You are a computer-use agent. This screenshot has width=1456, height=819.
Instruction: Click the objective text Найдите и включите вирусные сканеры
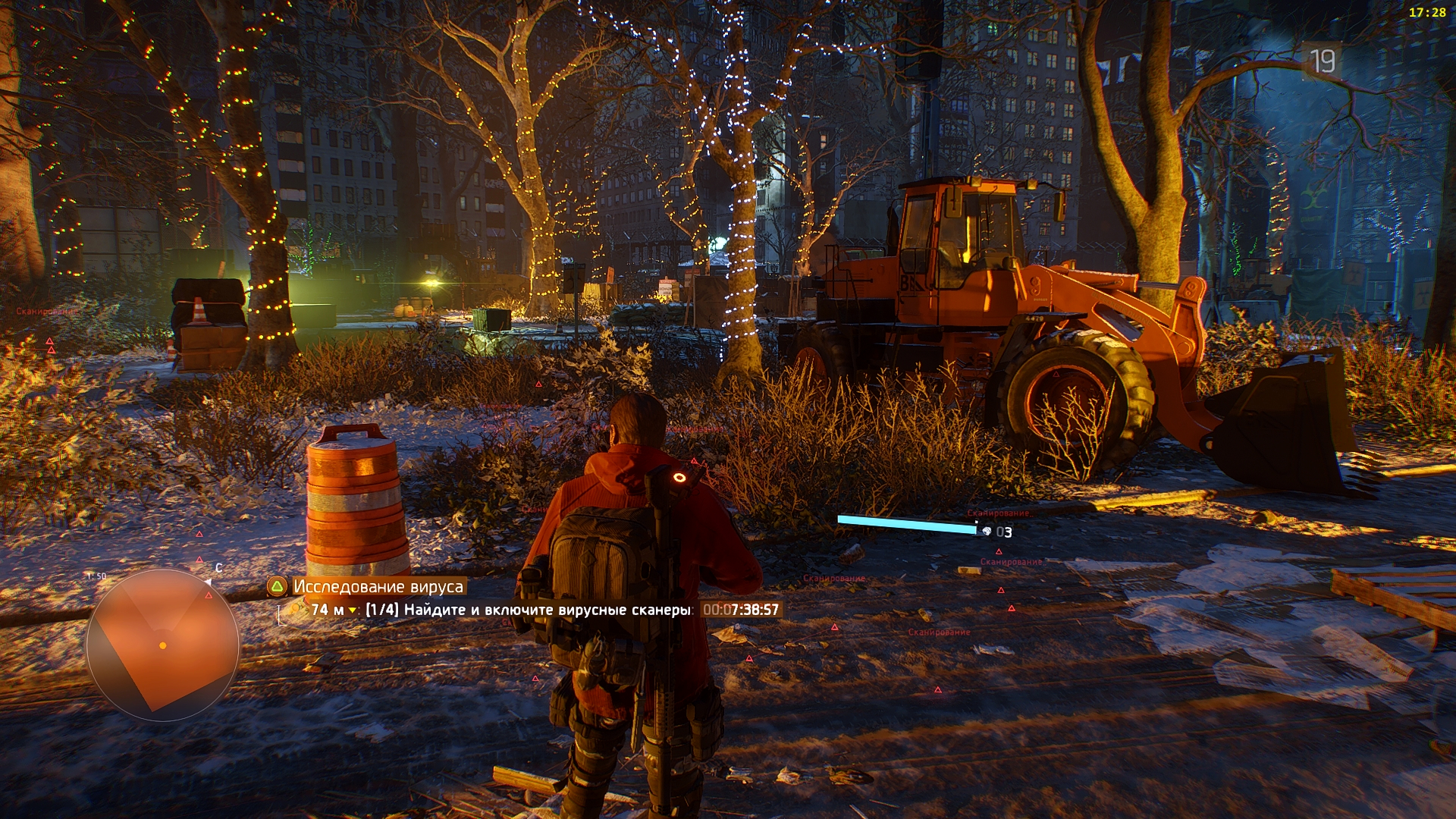pyautogui.click(x=531, y=608)
